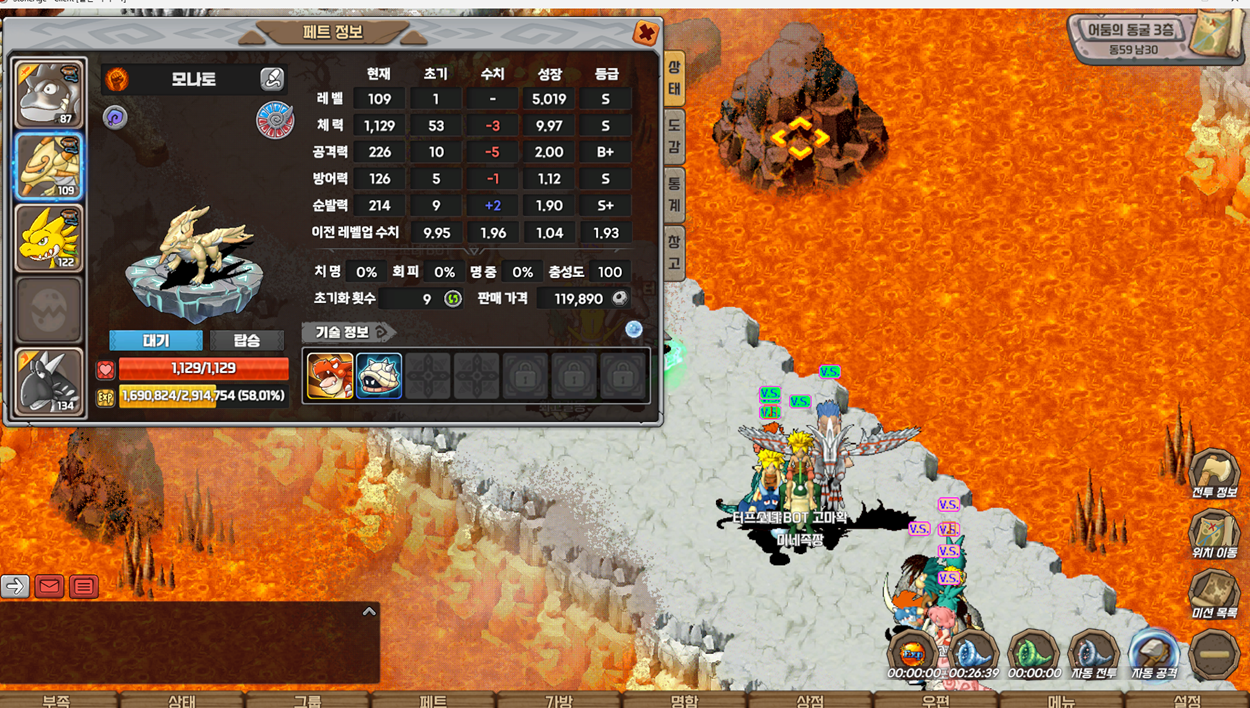Toggle 자동 전투 auto battle
1250x708 pixels.
[1093, 655]
